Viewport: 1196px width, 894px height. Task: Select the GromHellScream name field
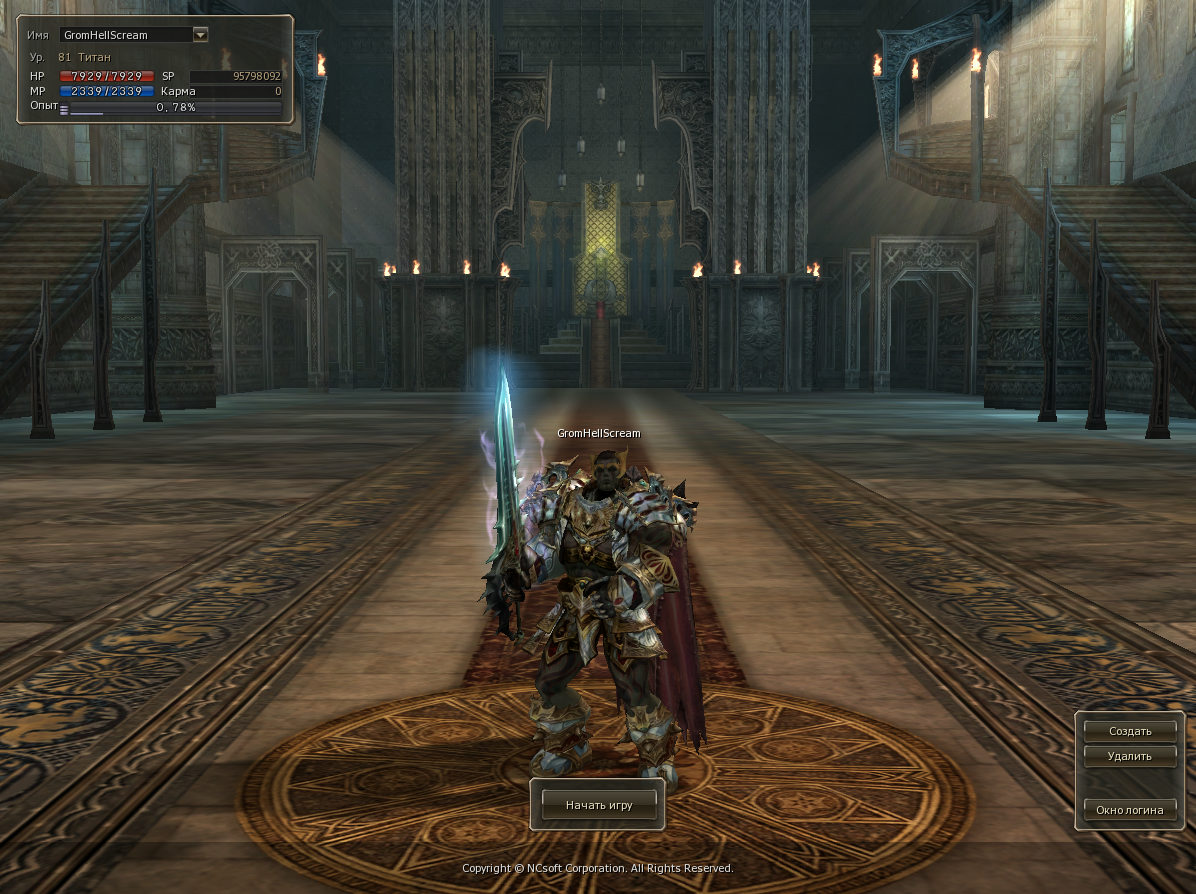point(124,35)
